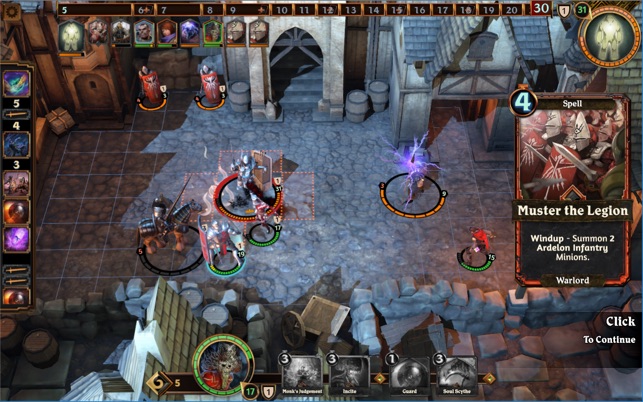
Task: Click the skull hero portrait
Action: pyautogui.click(x=224, y=365)
